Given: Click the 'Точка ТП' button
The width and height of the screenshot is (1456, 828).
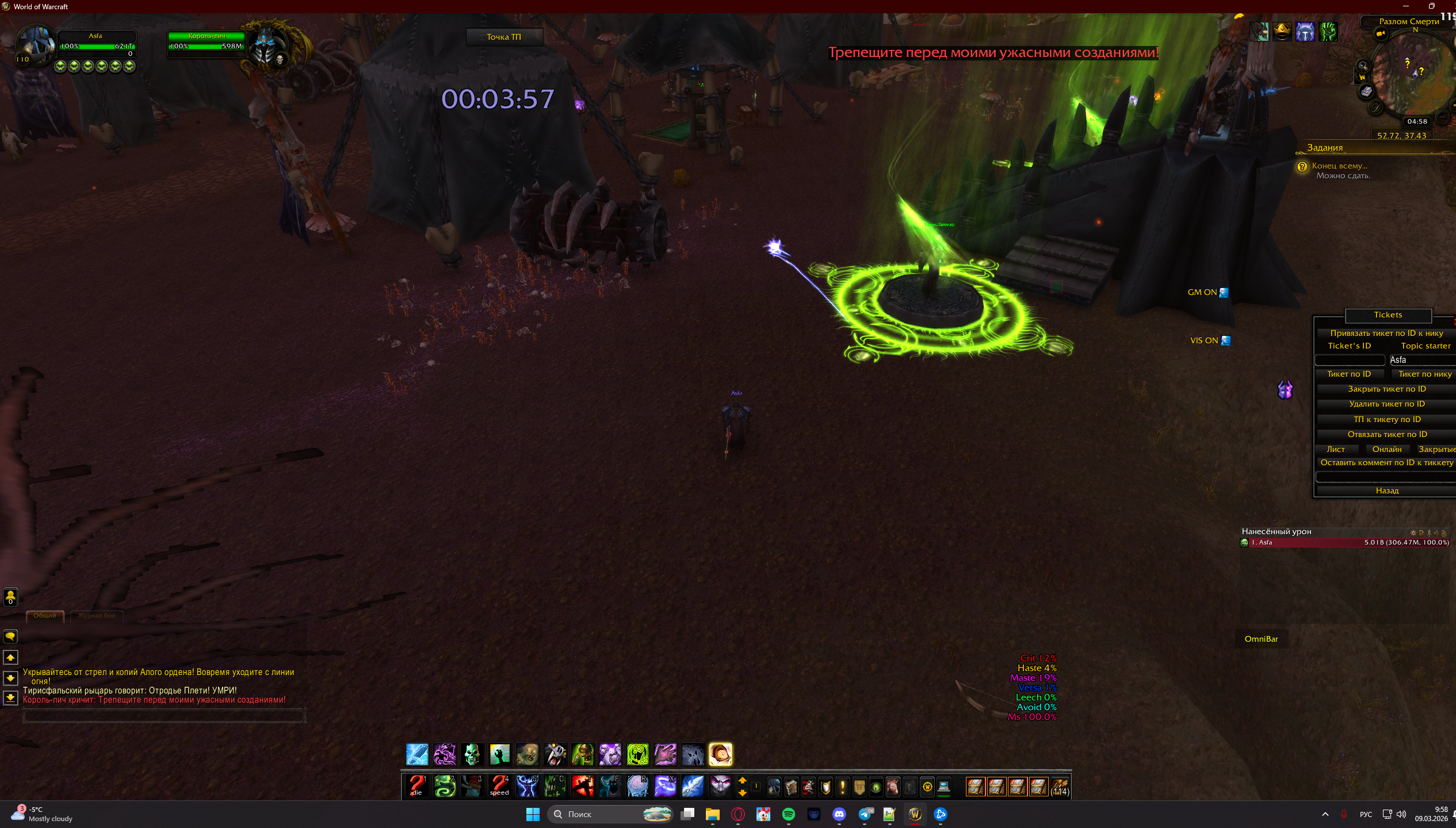Looking at the screenshot, I should [x=503, y=37].
